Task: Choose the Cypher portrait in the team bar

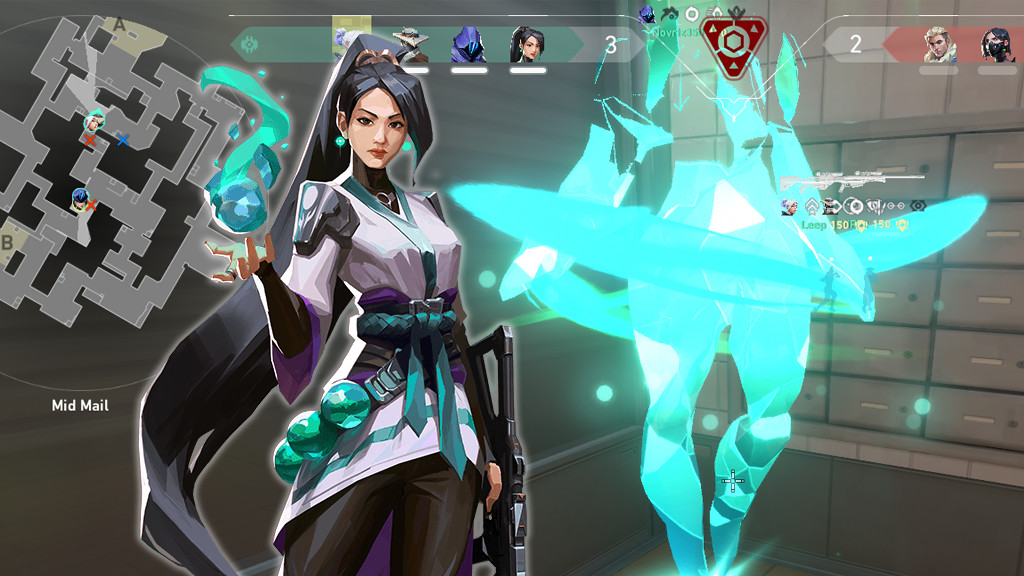Action: (x=411, y=45)
